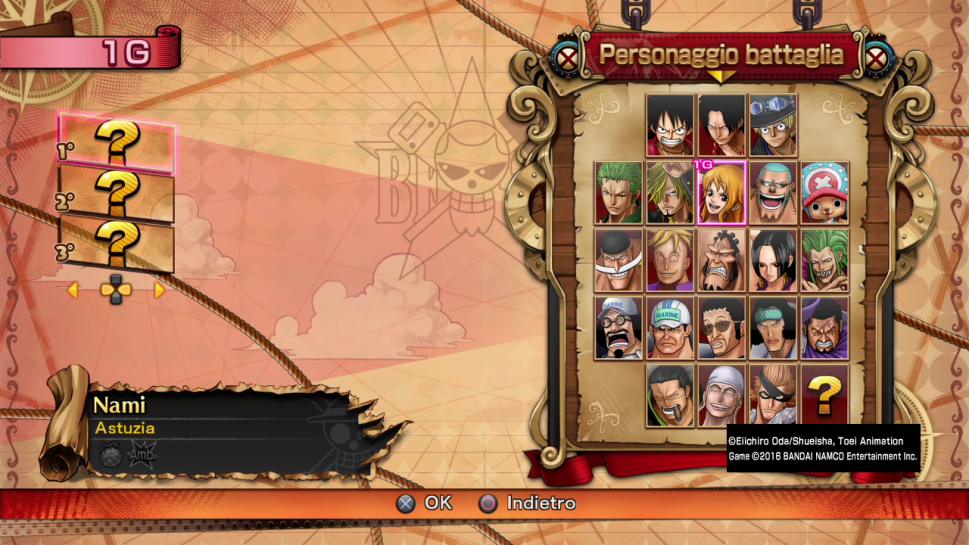Choose Marco from the roster
The width and height of the screenshot is (969, 545).
[x=670, y=260]
